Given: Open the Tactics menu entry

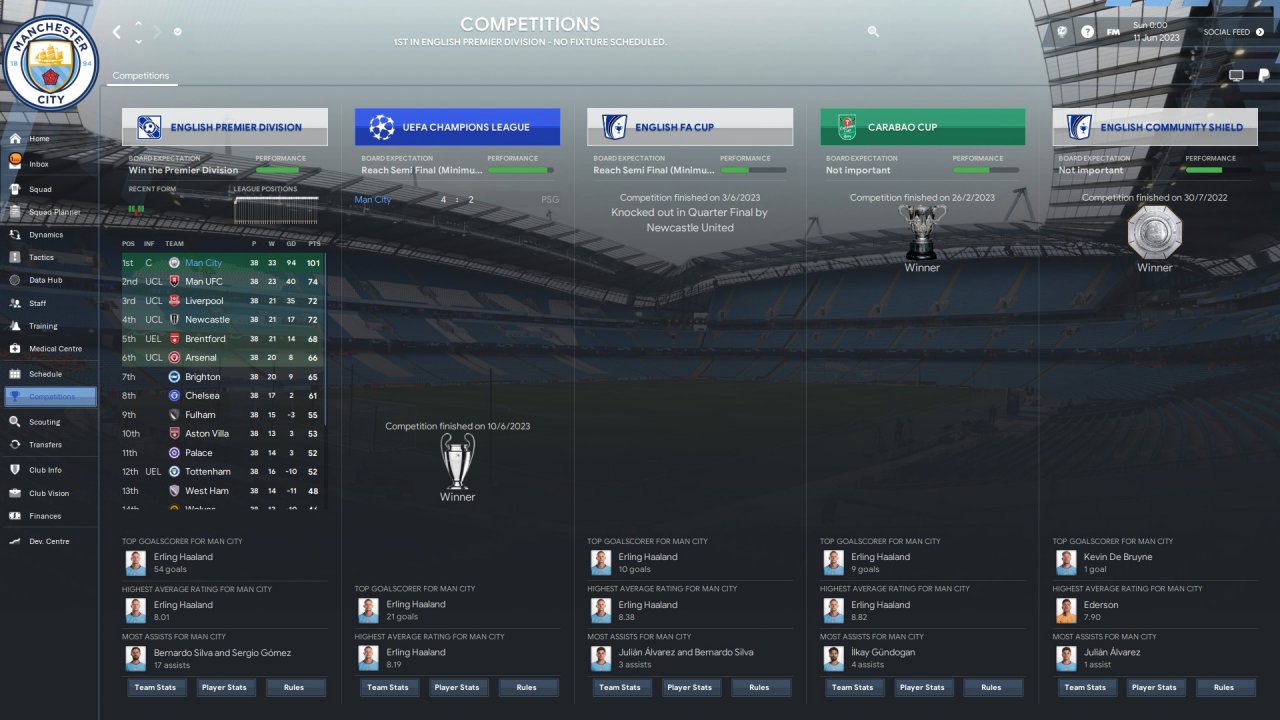Looking at the screenshot, I should tap(41, 257).
